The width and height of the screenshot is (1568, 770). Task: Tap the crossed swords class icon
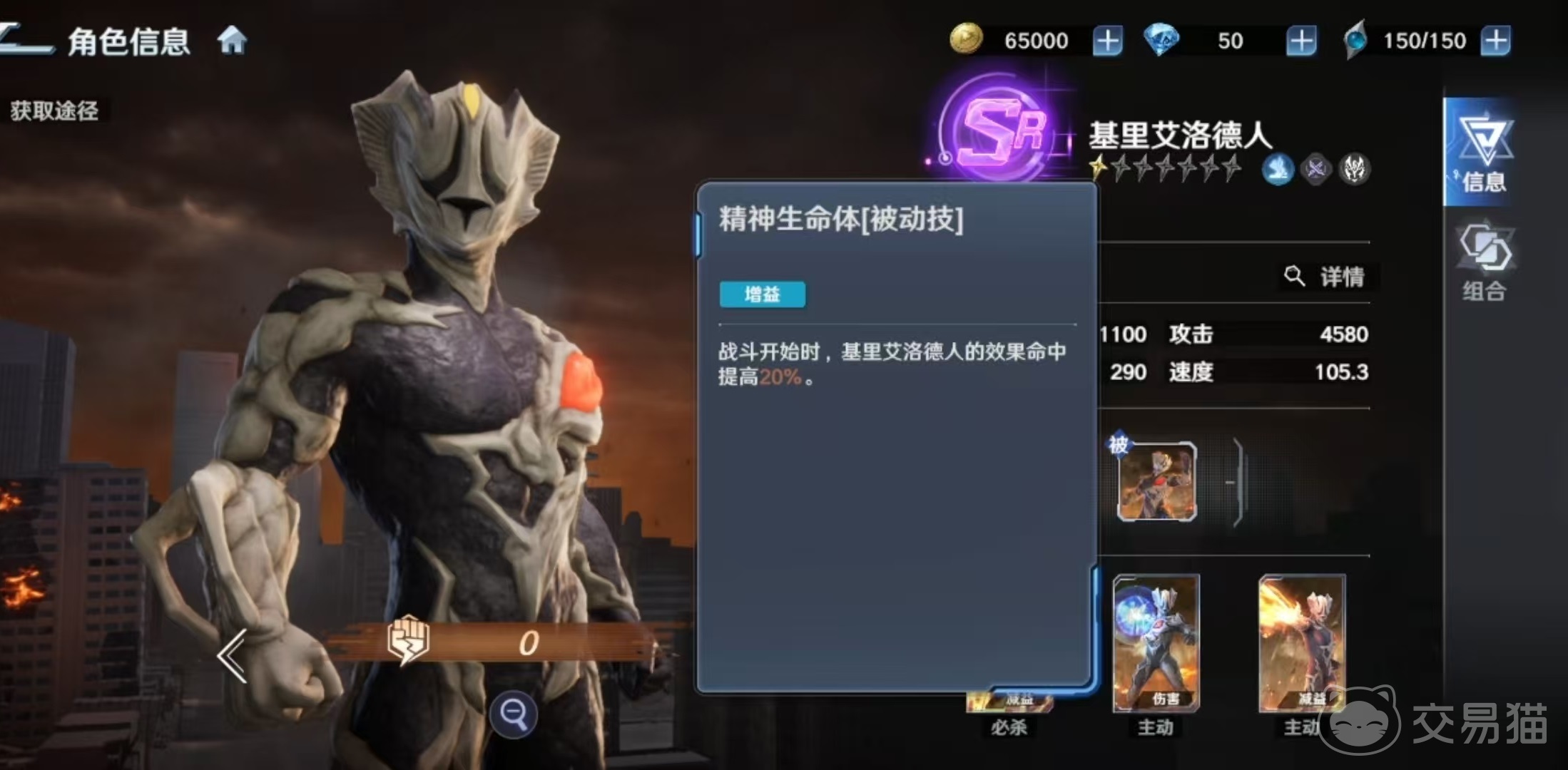point(1315,170)
